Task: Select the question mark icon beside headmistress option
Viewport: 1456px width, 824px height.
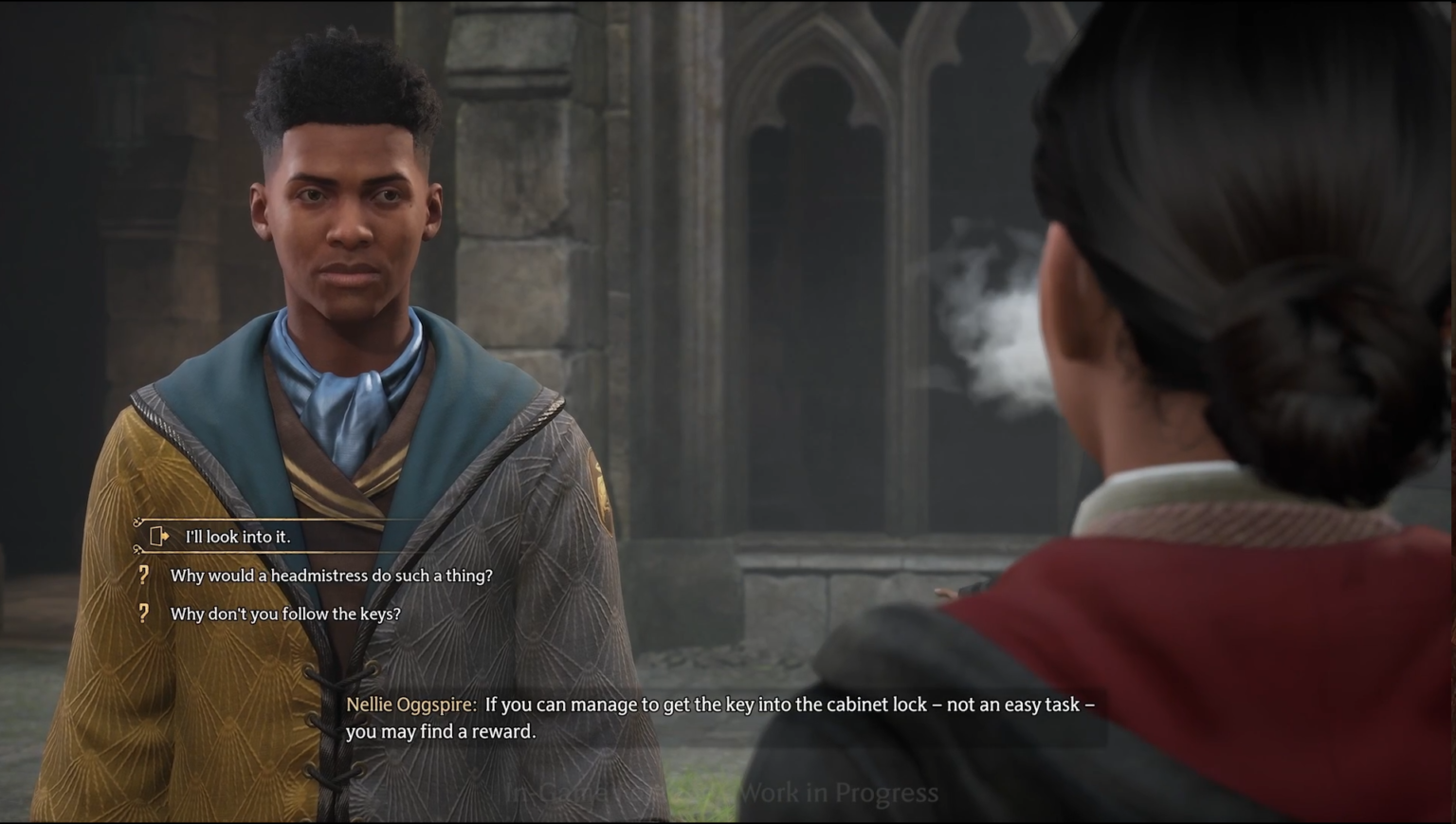Action: [143, 575]
